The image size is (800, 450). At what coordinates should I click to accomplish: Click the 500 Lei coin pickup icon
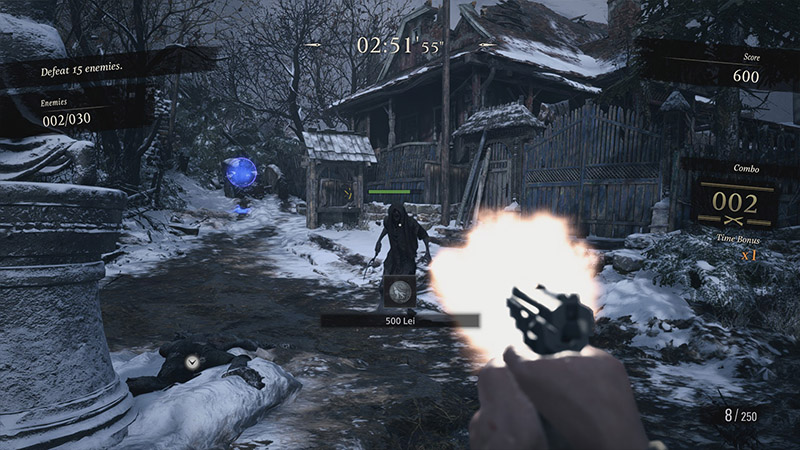pyautogui.click(x=398, y=291)
